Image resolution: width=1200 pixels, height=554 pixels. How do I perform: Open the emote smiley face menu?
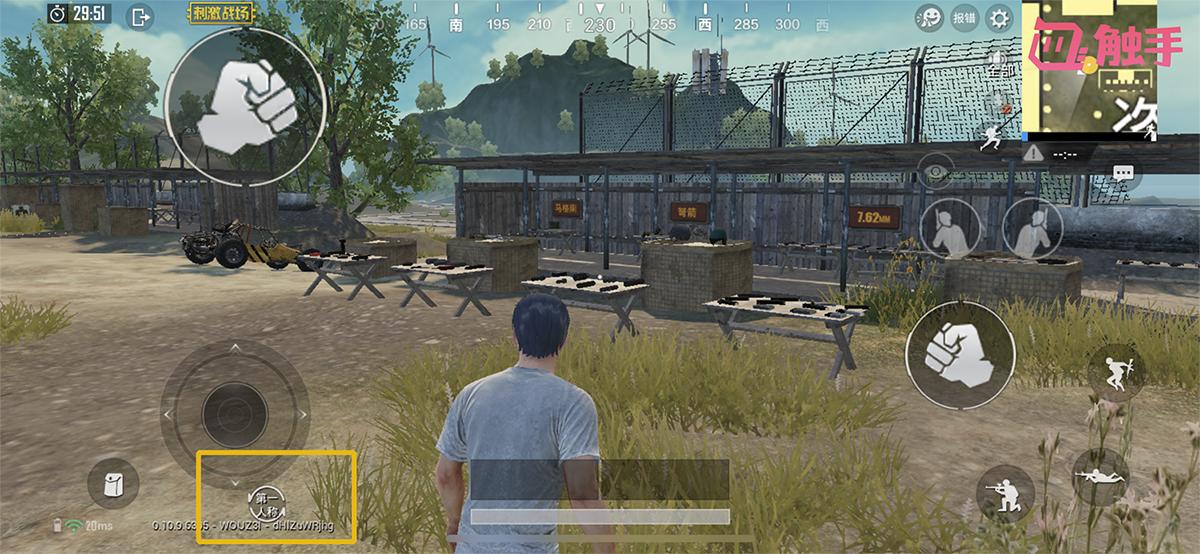coord(930,17)
